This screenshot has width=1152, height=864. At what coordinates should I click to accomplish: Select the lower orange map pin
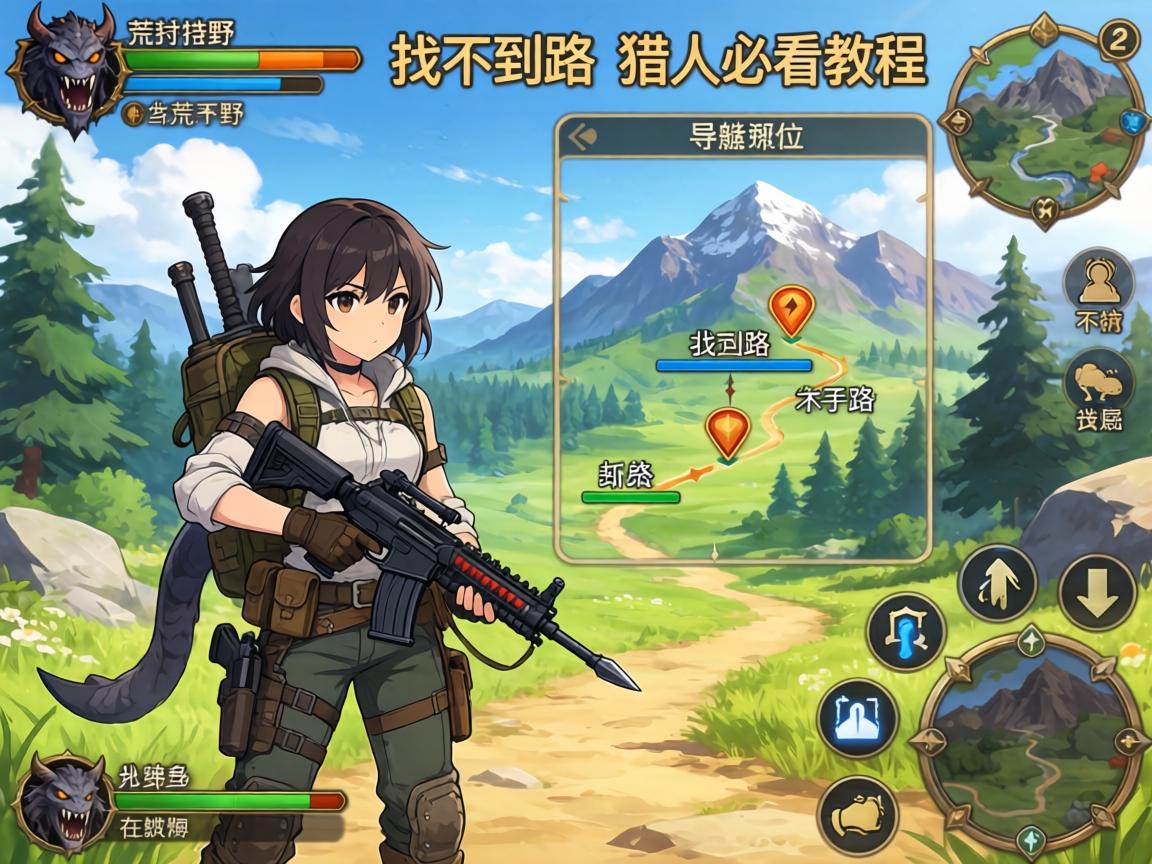click(x=727, y=431)
